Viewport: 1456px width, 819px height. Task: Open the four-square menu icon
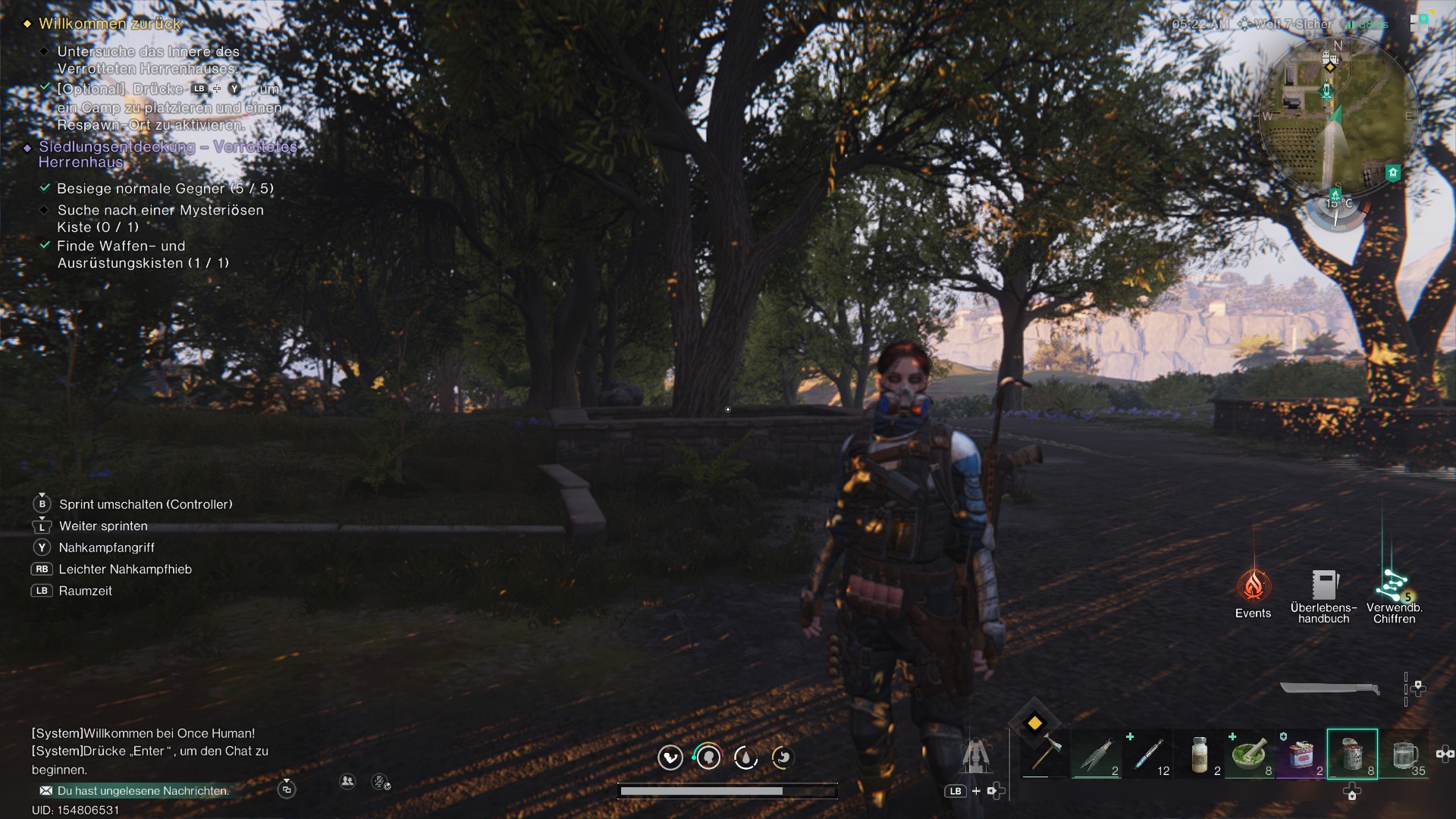1420,21
